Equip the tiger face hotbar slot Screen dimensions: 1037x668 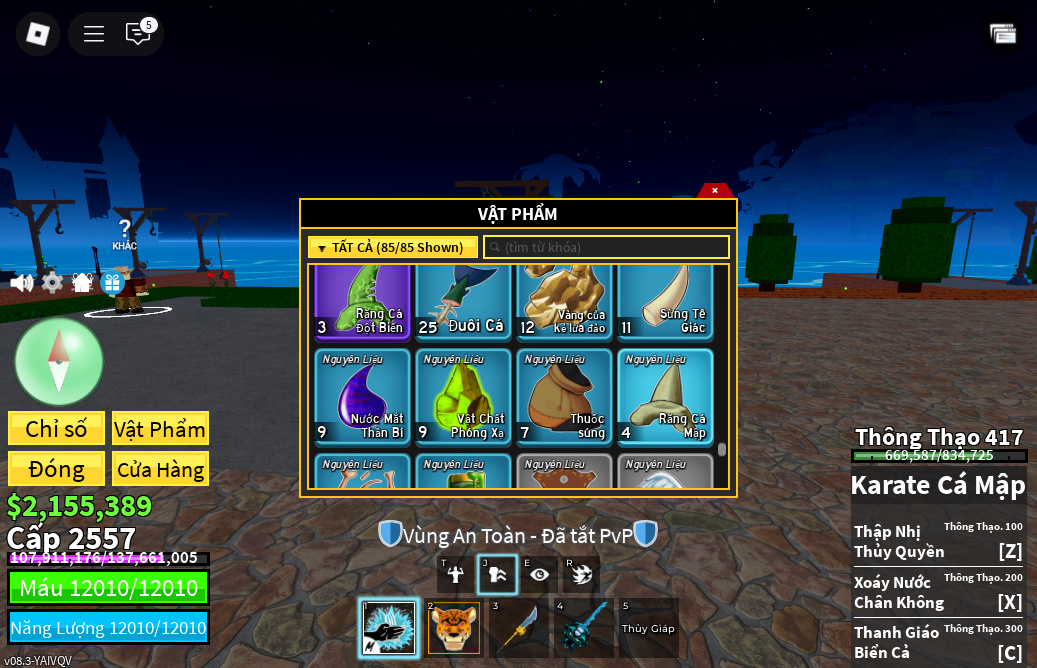tap(454, 628)
